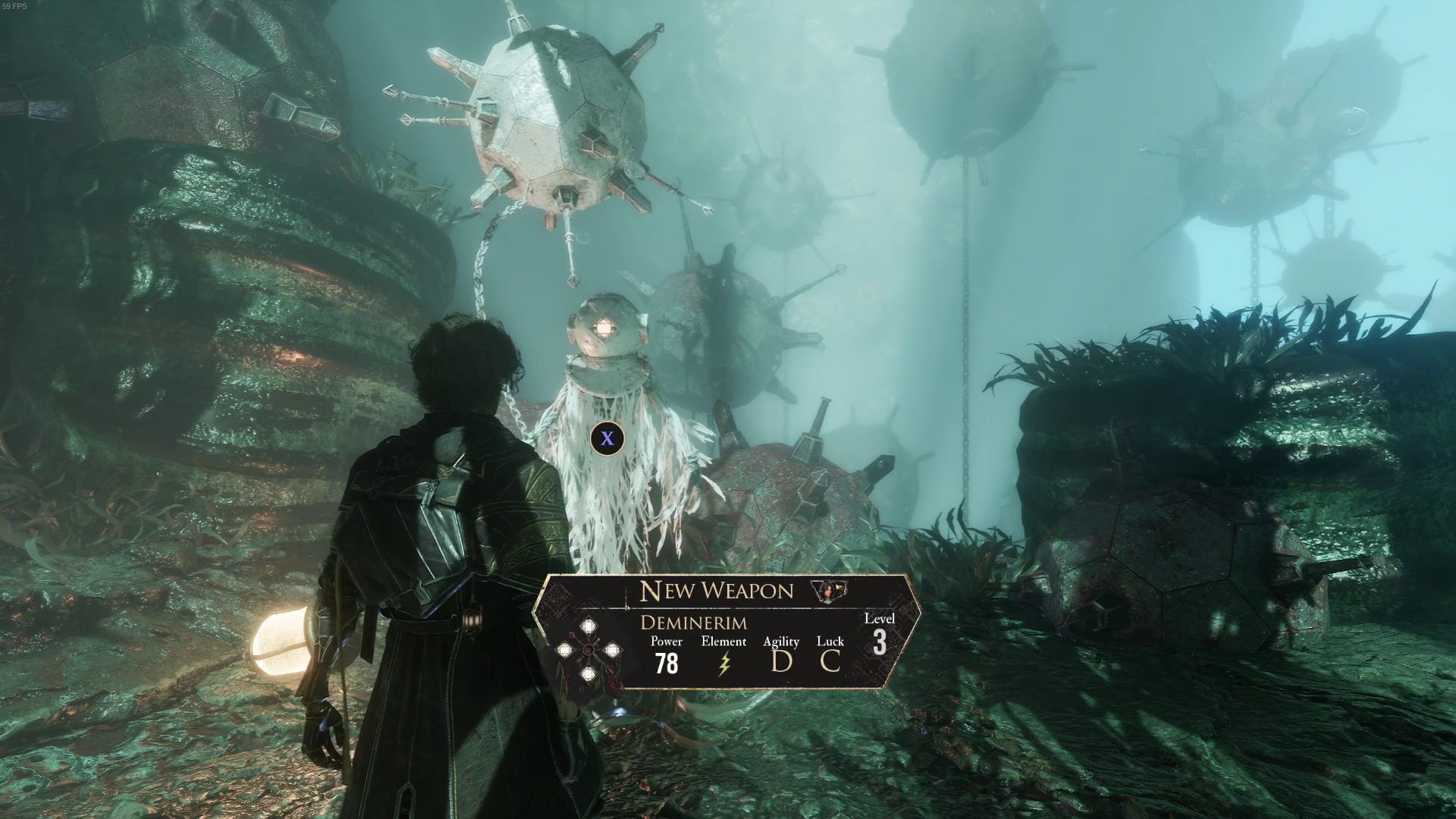This screenshot has width=1456, height=819.
Task: Click the character portrait beside New Weapon
Action: point(828,590)
